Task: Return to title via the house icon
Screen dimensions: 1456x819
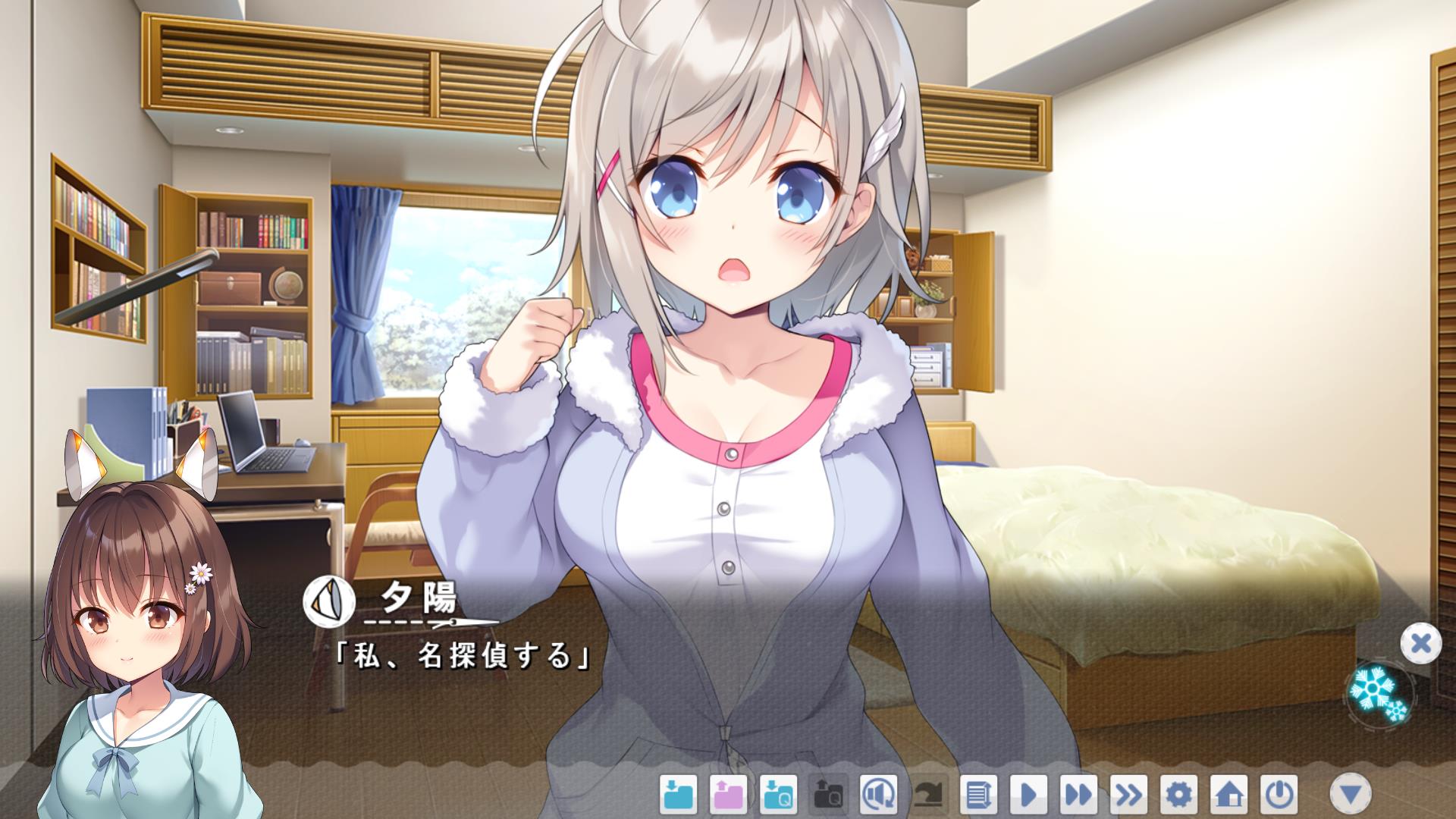Action: coord(1228,795)
